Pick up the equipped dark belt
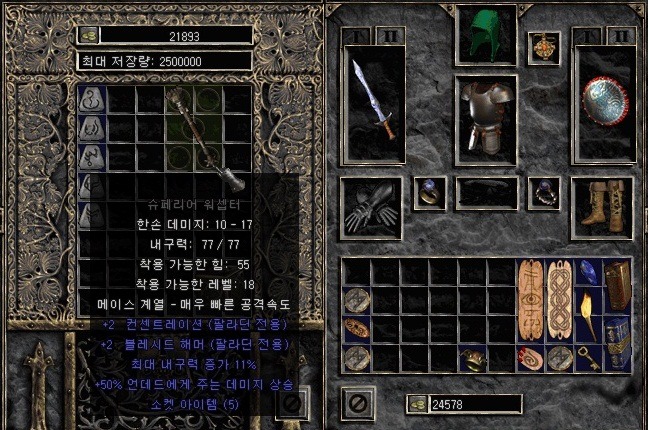 click(x=486, y=193)
